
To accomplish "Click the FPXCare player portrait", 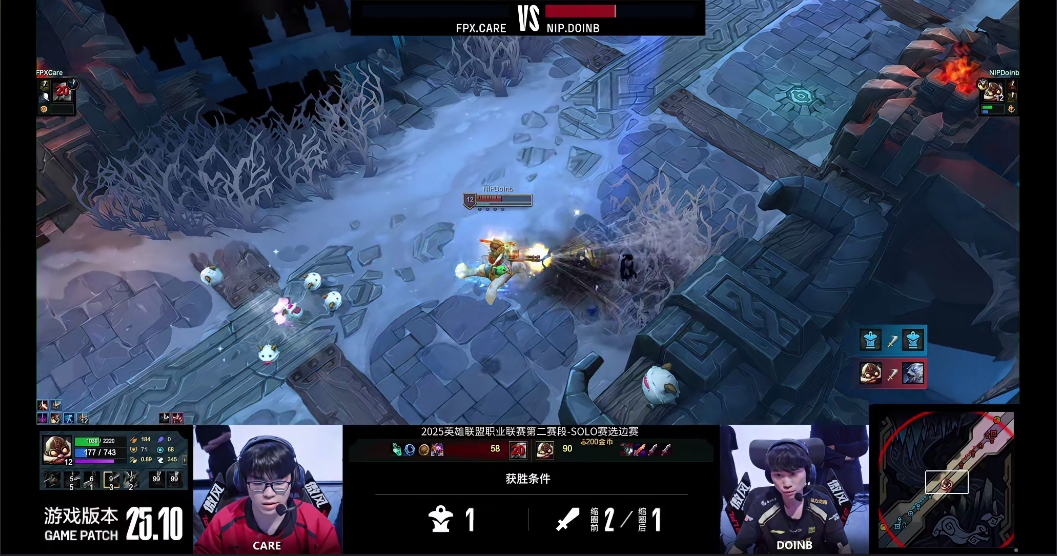I will click(x=61, y=91).
